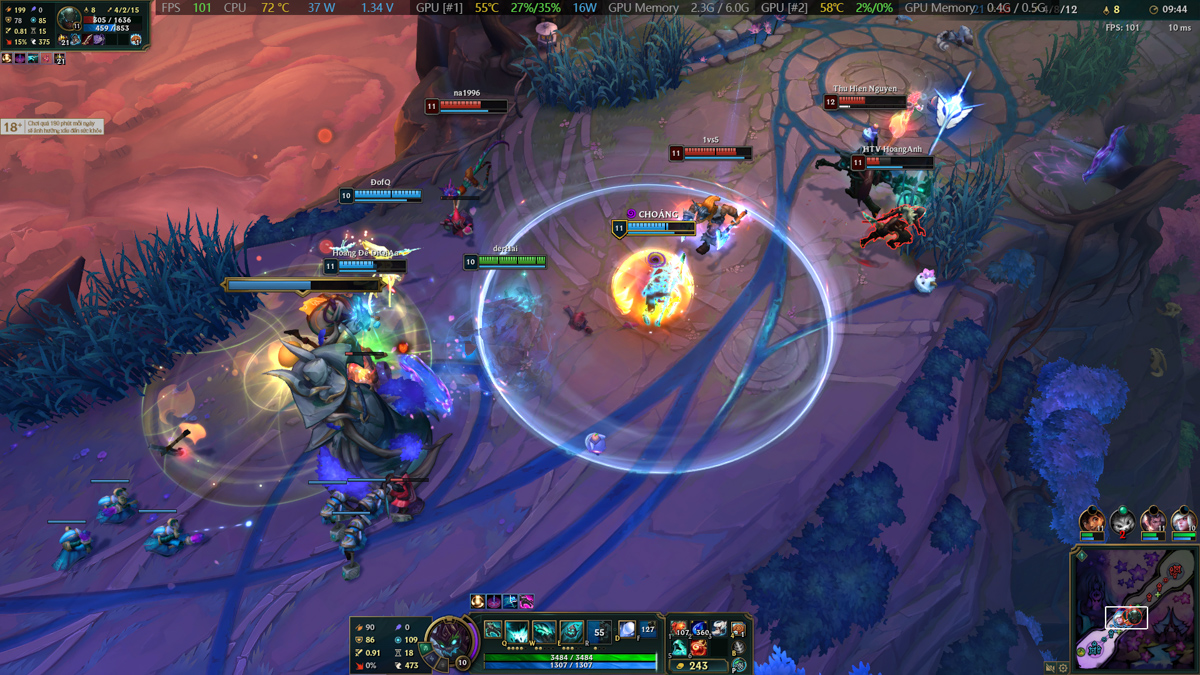Select the brown-haired ally portrait above minimap
The width and height of the screenshot is (1200, 675).
pyautogui.click(x=1092, y=521)
